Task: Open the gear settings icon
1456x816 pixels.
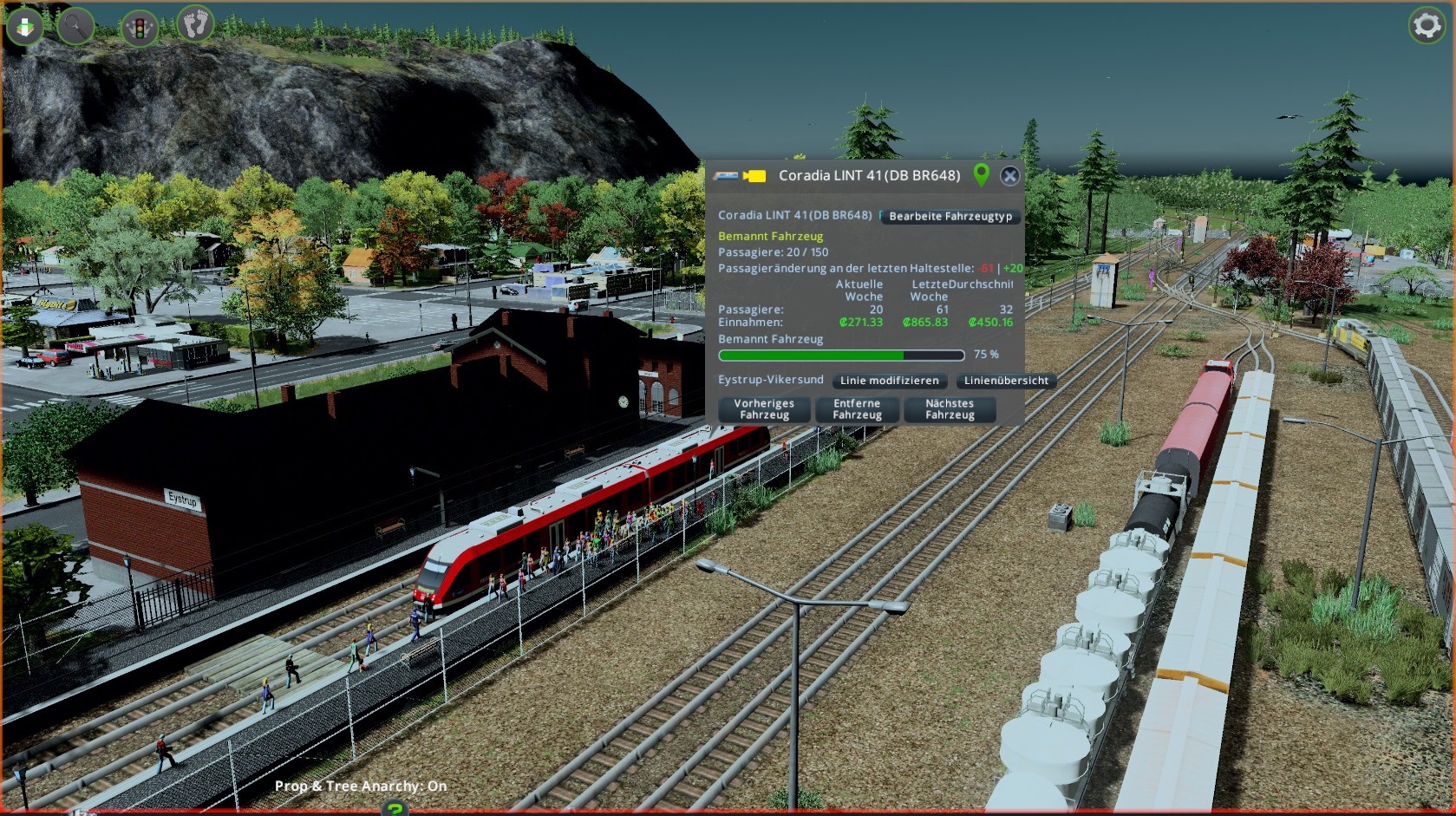Action: pos(1427,25)
